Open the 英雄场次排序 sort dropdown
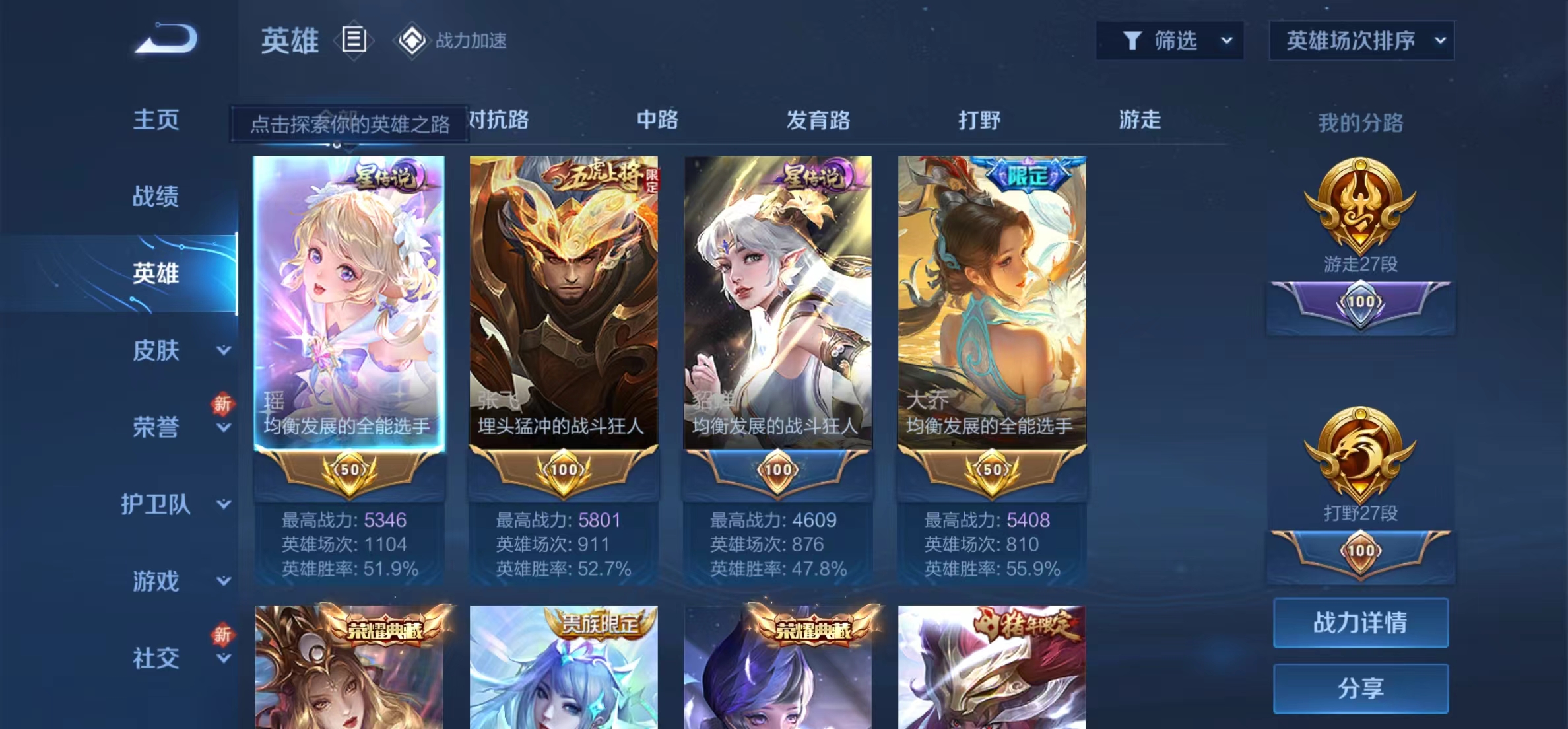 (1361, 41)
